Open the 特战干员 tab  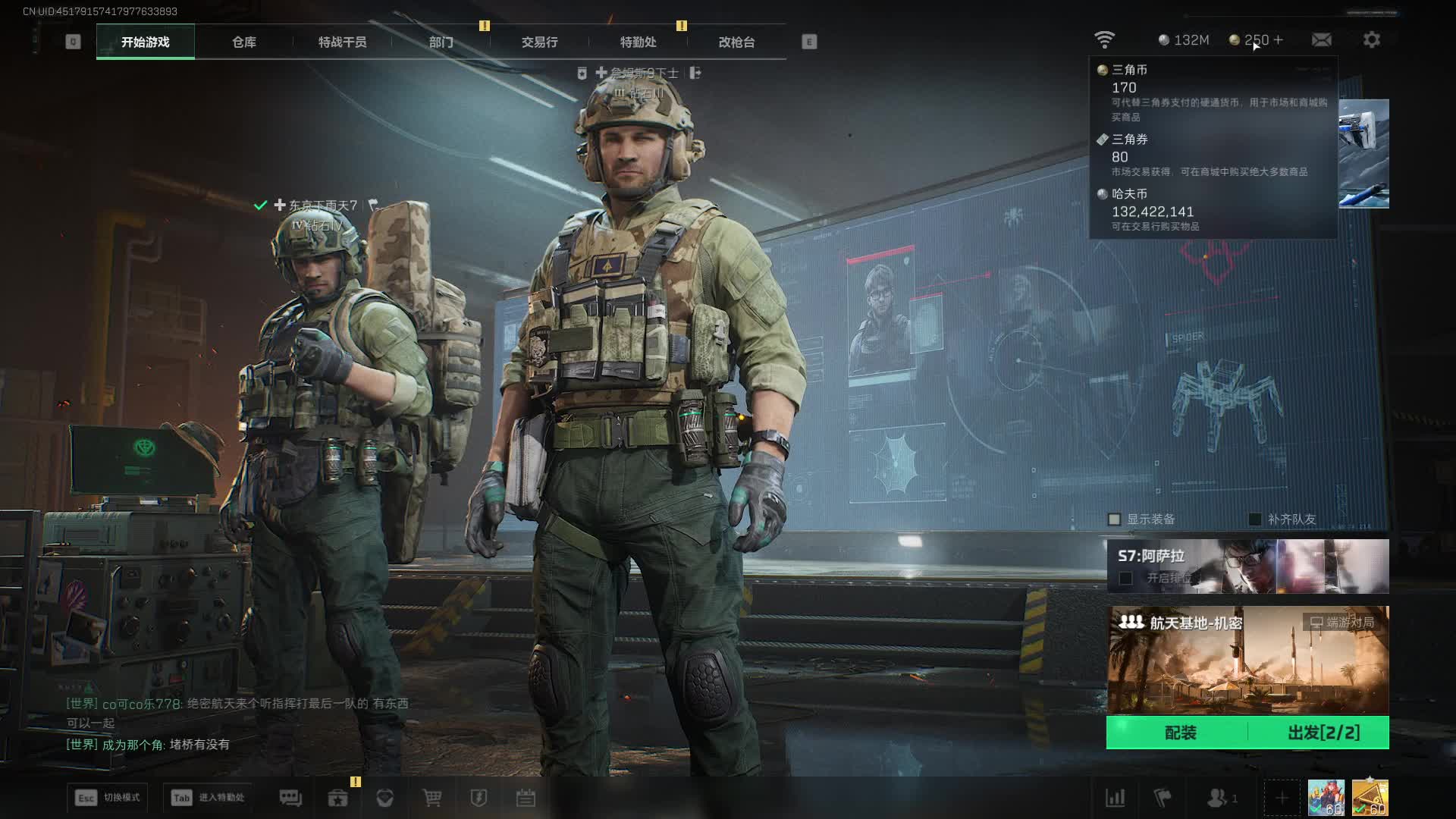coord(342,42)
